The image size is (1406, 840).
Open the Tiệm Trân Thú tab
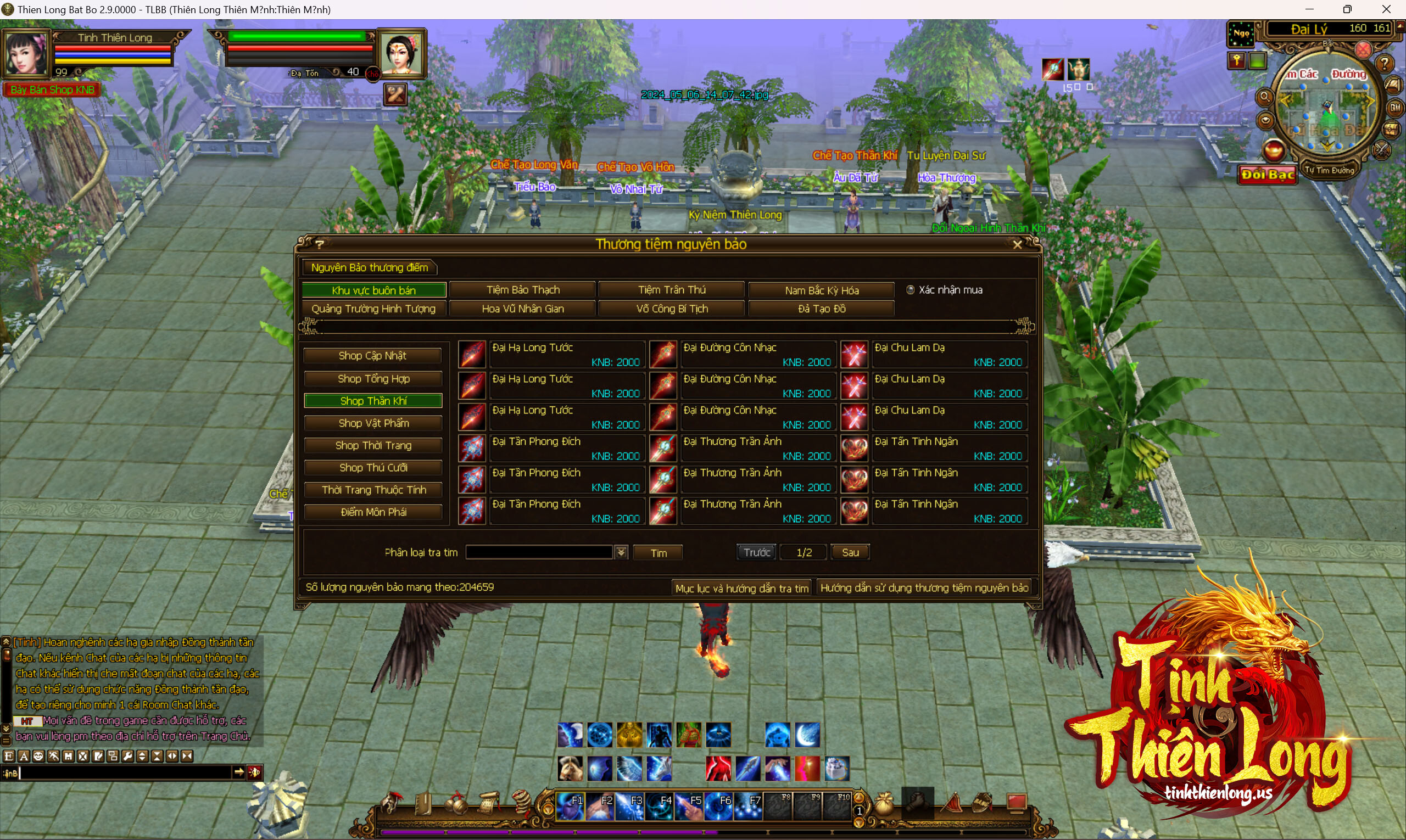click(672, 290)
